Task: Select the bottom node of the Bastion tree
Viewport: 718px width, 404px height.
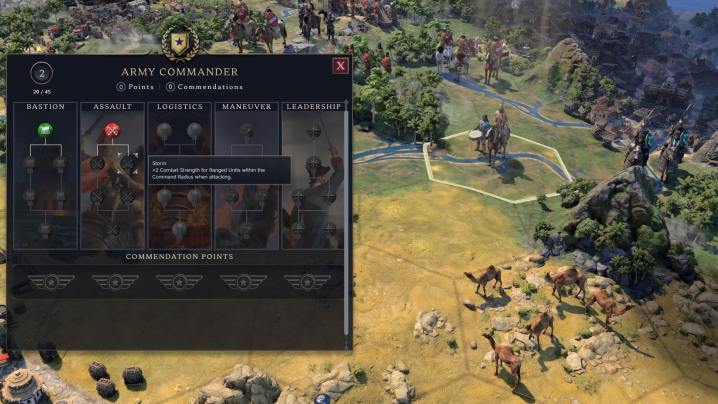Action: 44,230
